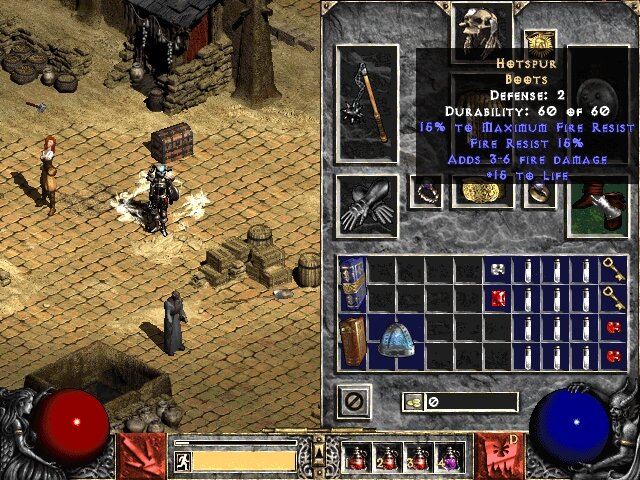The width and height of the screenshot is (640, 480).
Task: Select the white skull gem
Action: click(498, 269)
